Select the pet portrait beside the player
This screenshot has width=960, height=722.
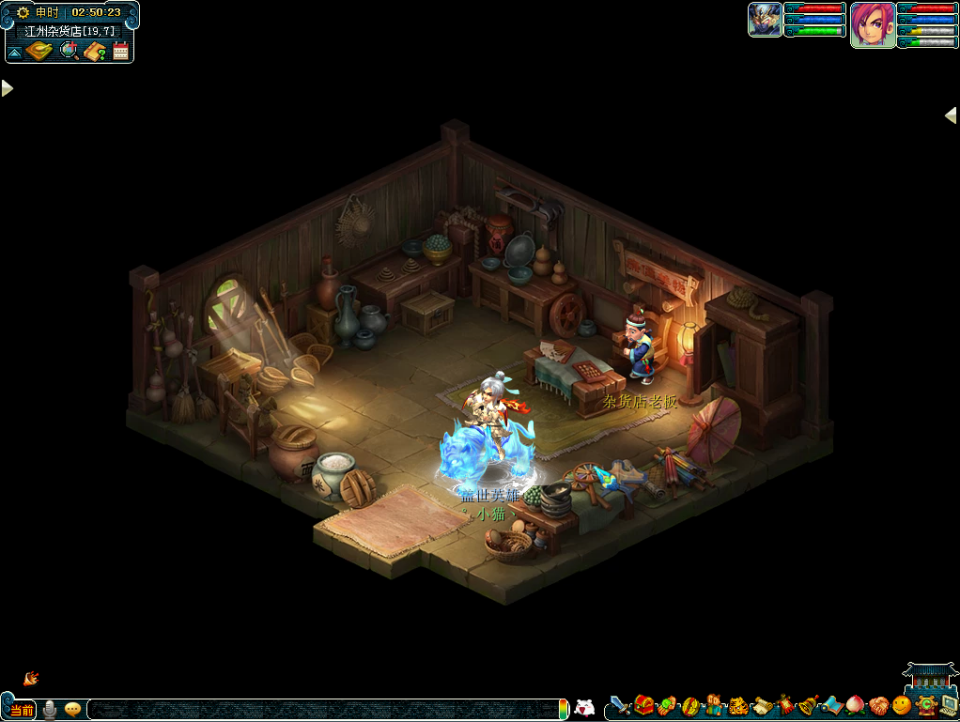(x=765, y=20)
